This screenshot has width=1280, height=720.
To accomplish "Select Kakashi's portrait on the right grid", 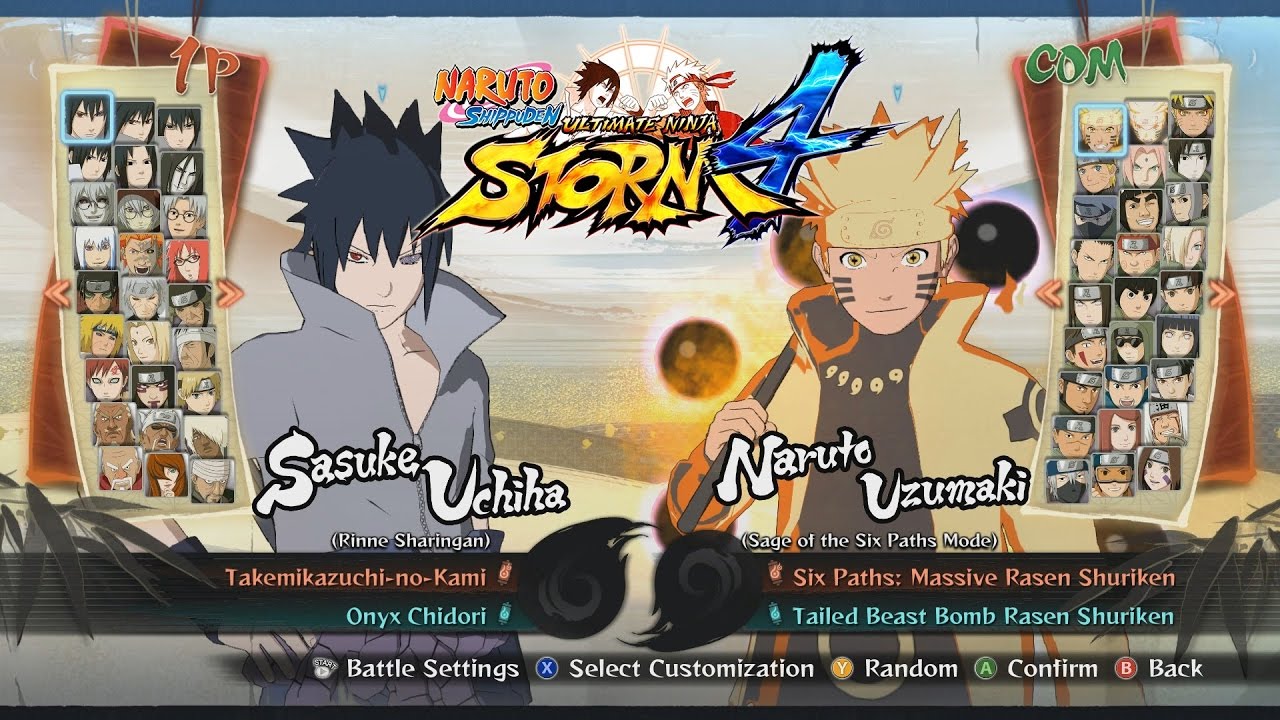I will 1087,217.
